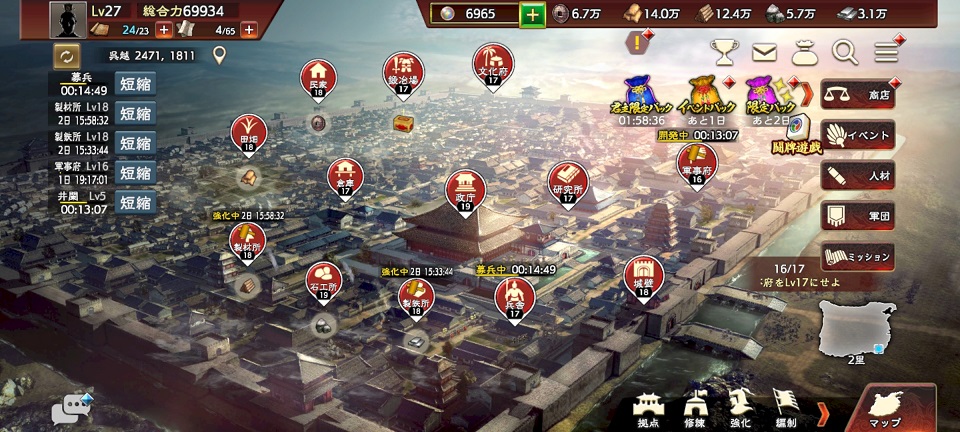The width and height of the screenshot is (960, 432).
Task: Open the magnifying glass search
Action: tap(845, 52)
